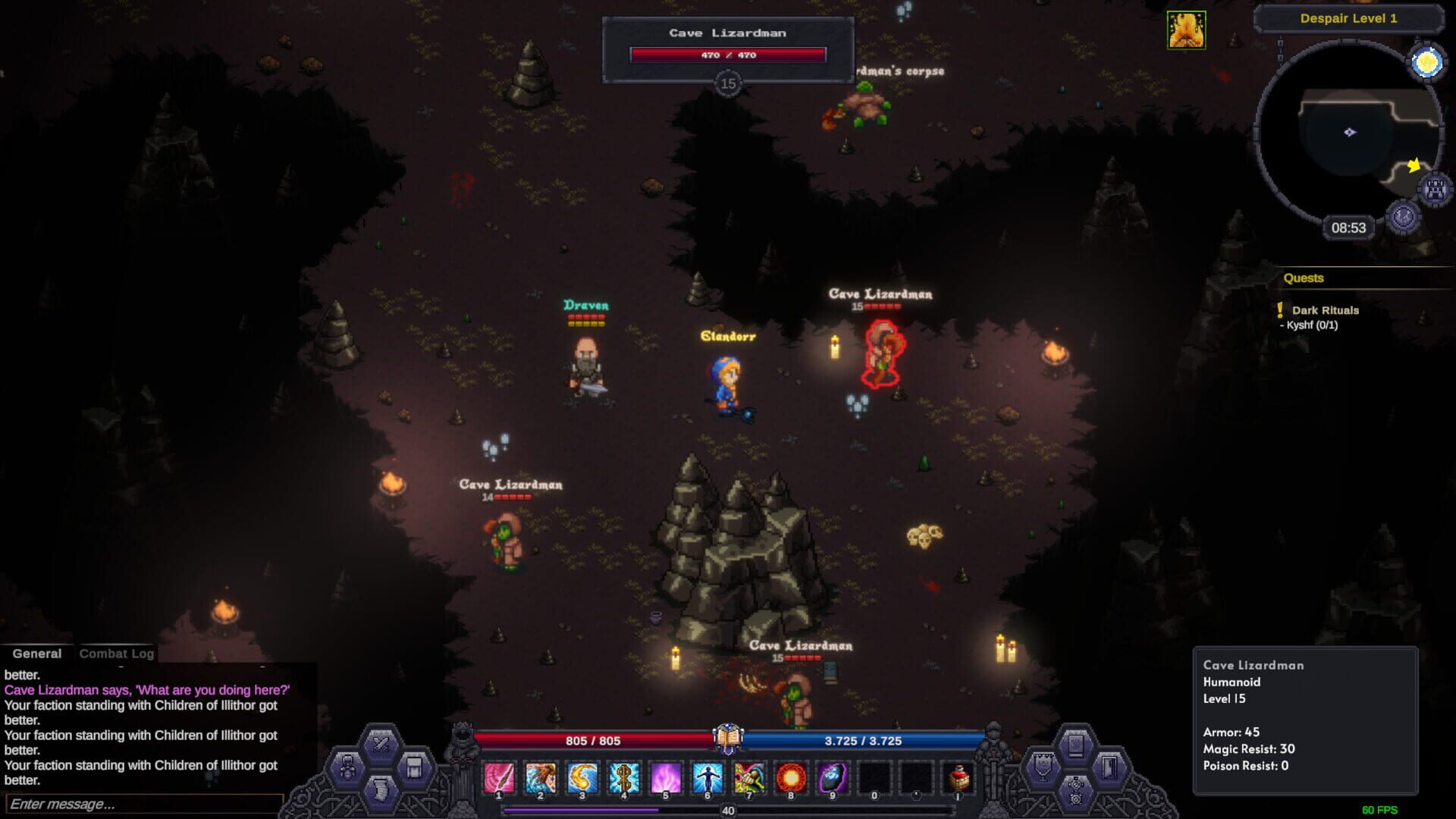Switch to the Combat Log tab

point(118,653)
